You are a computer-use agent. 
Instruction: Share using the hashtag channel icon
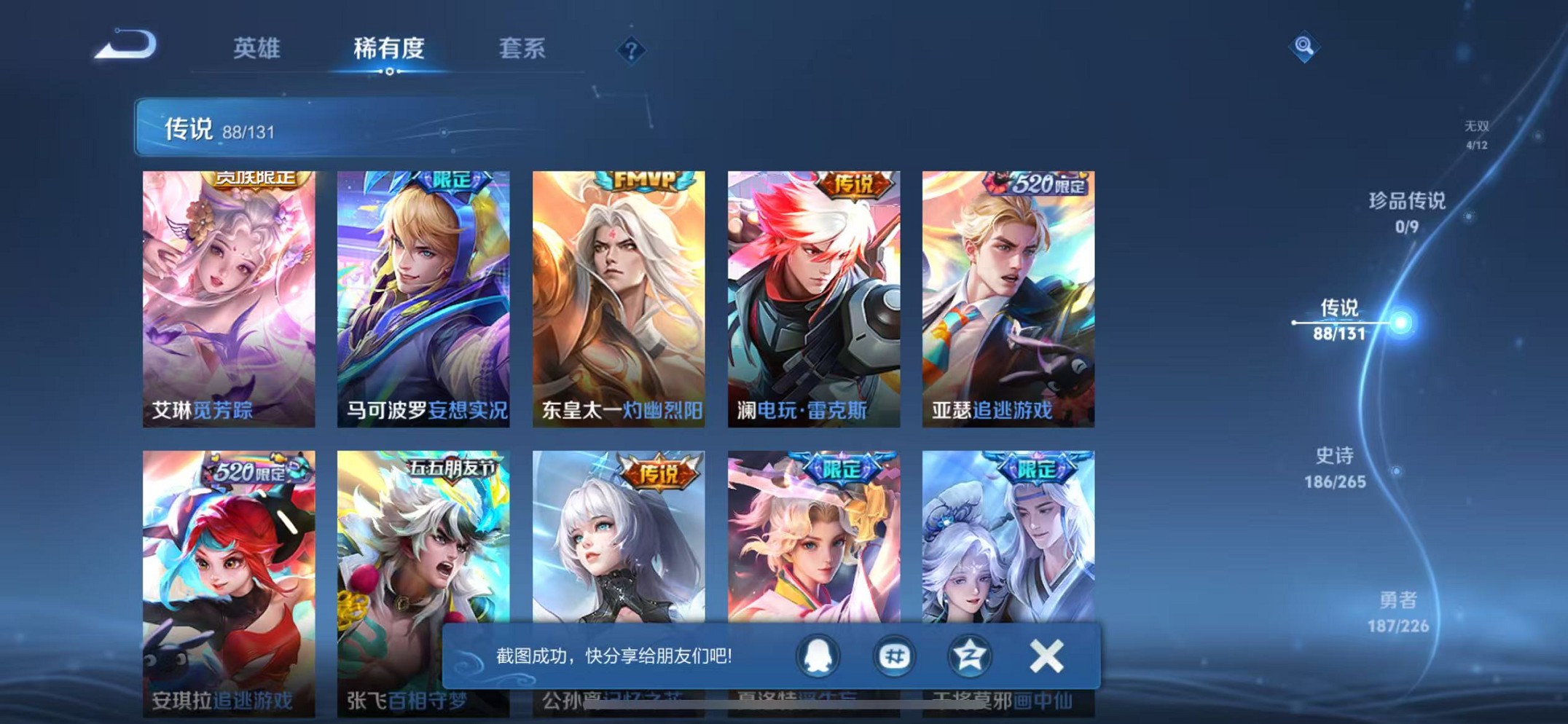point(895,656)
